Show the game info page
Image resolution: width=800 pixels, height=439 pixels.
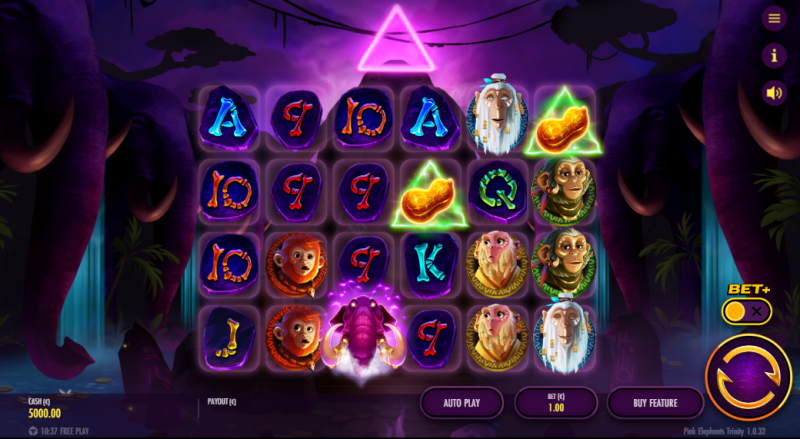click(773, 56)
